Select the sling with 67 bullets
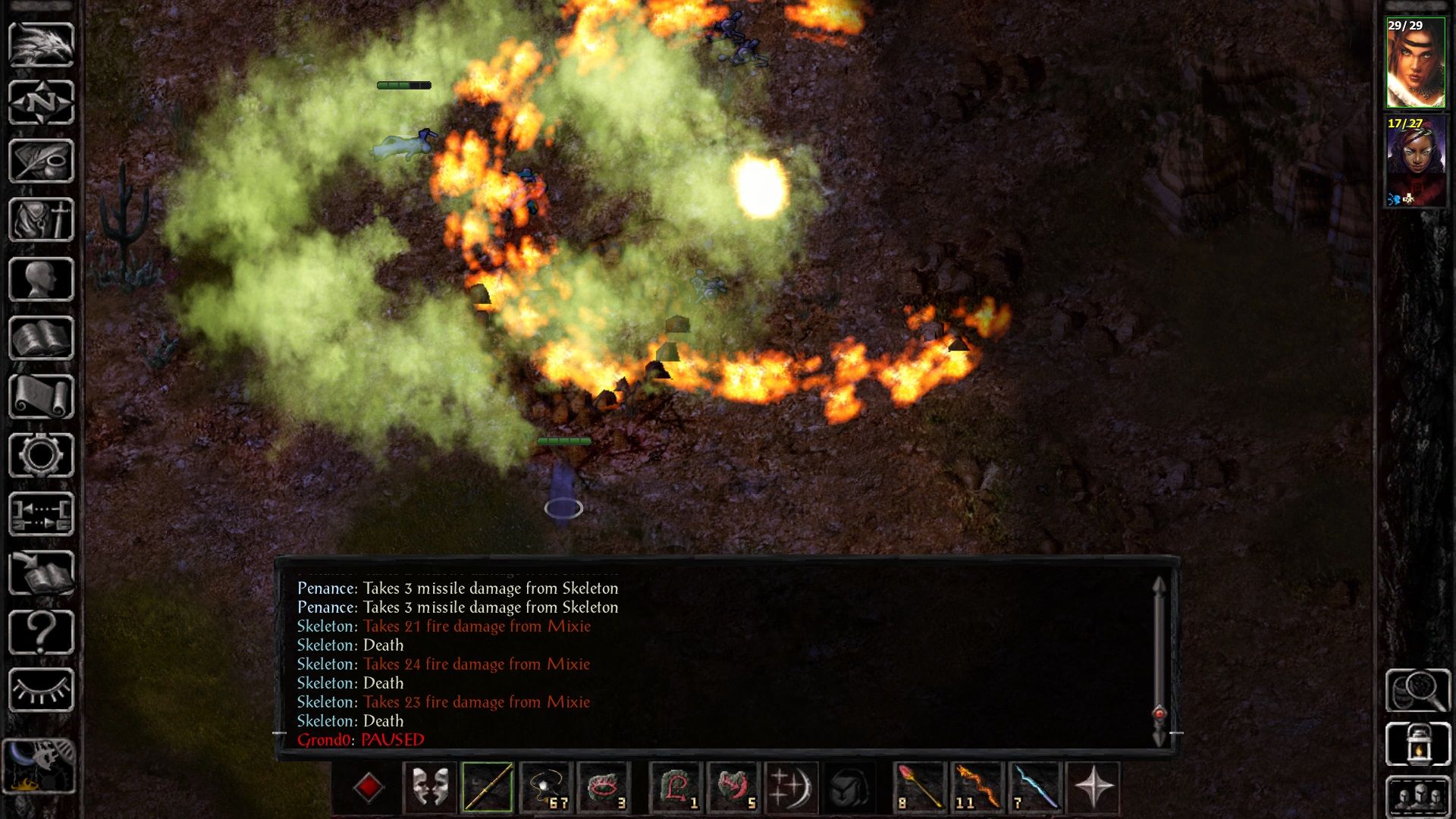The width and height of the screenshot is (1456, 819). click(546, 788)
